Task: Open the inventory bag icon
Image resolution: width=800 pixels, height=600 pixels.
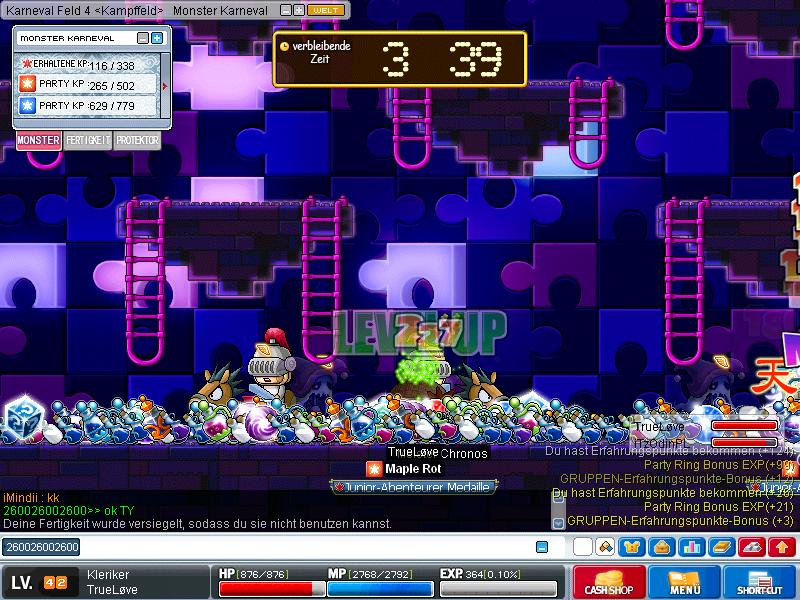Action: pos(661,547)
